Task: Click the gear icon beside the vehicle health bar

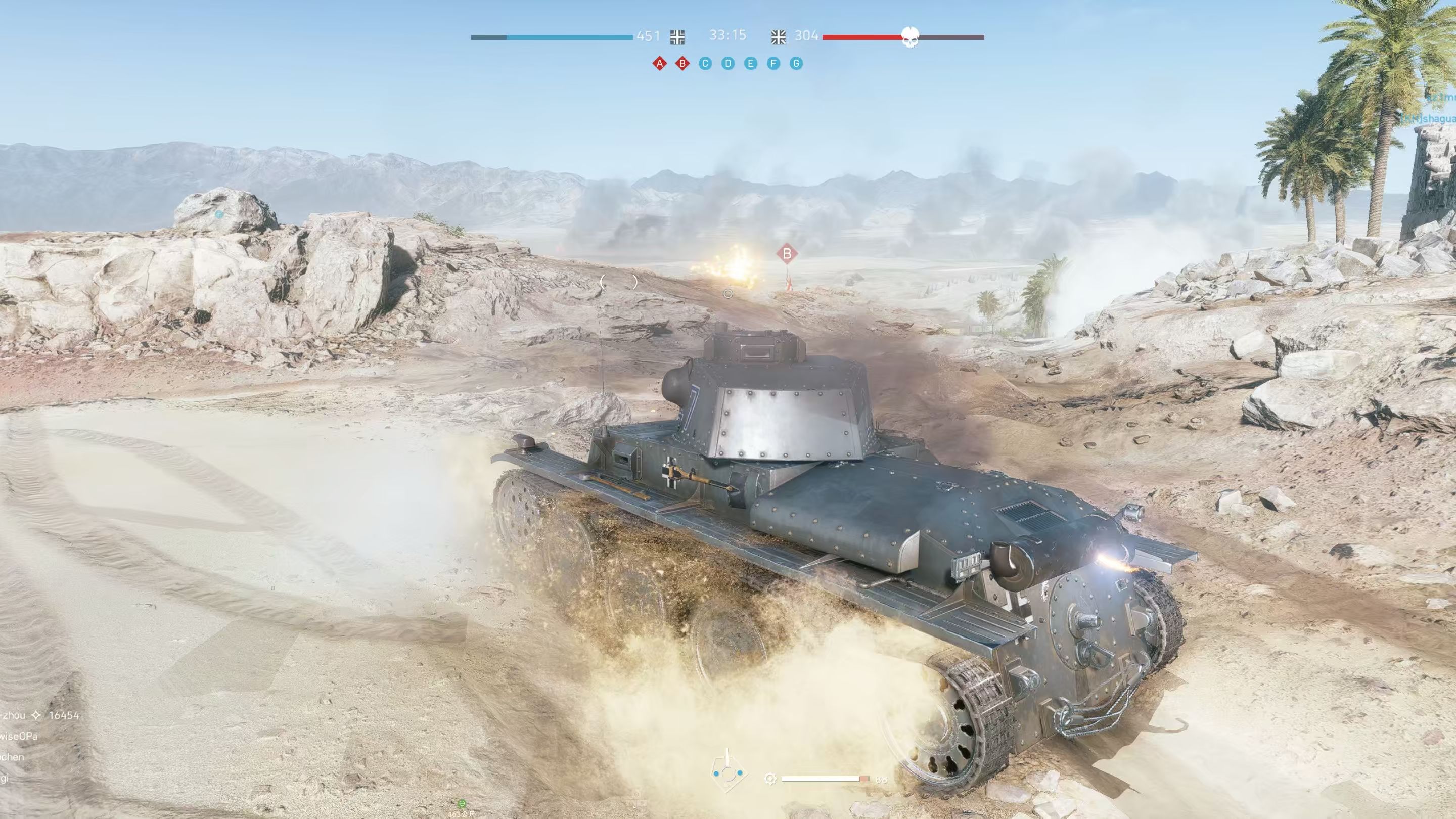Action: tap(770, 779)
